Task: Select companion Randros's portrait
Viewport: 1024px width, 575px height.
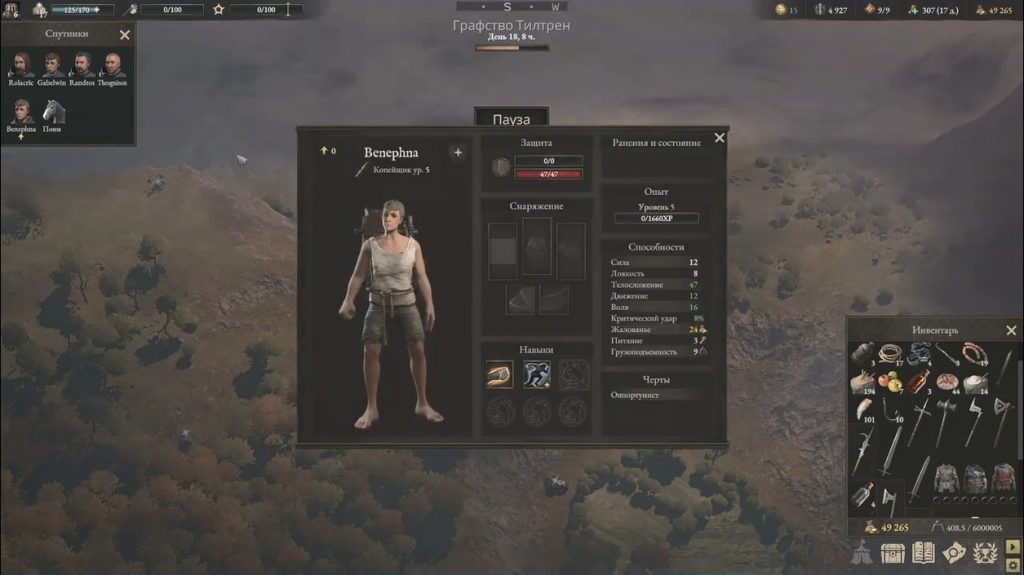Action: (83, 66)
